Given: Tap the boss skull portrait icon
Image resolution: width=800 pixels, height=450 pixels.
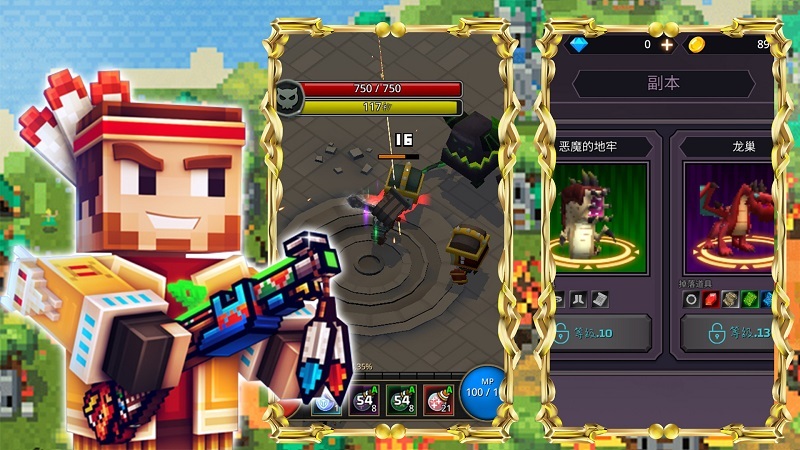Looking at the screenshot, I should click(288, 97).
